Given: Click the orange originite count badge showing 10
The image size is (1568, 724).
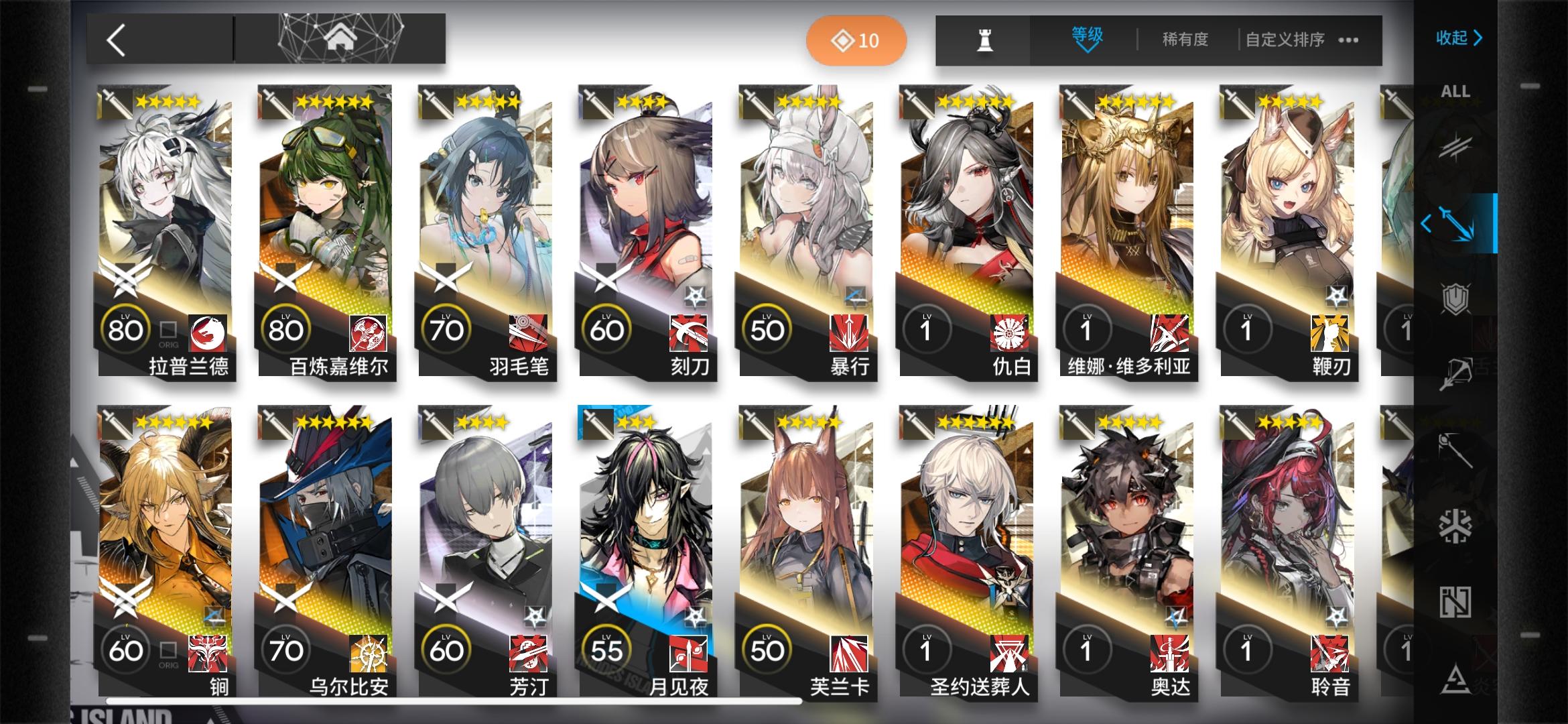Looking at the screenshot, I should 856,40.
